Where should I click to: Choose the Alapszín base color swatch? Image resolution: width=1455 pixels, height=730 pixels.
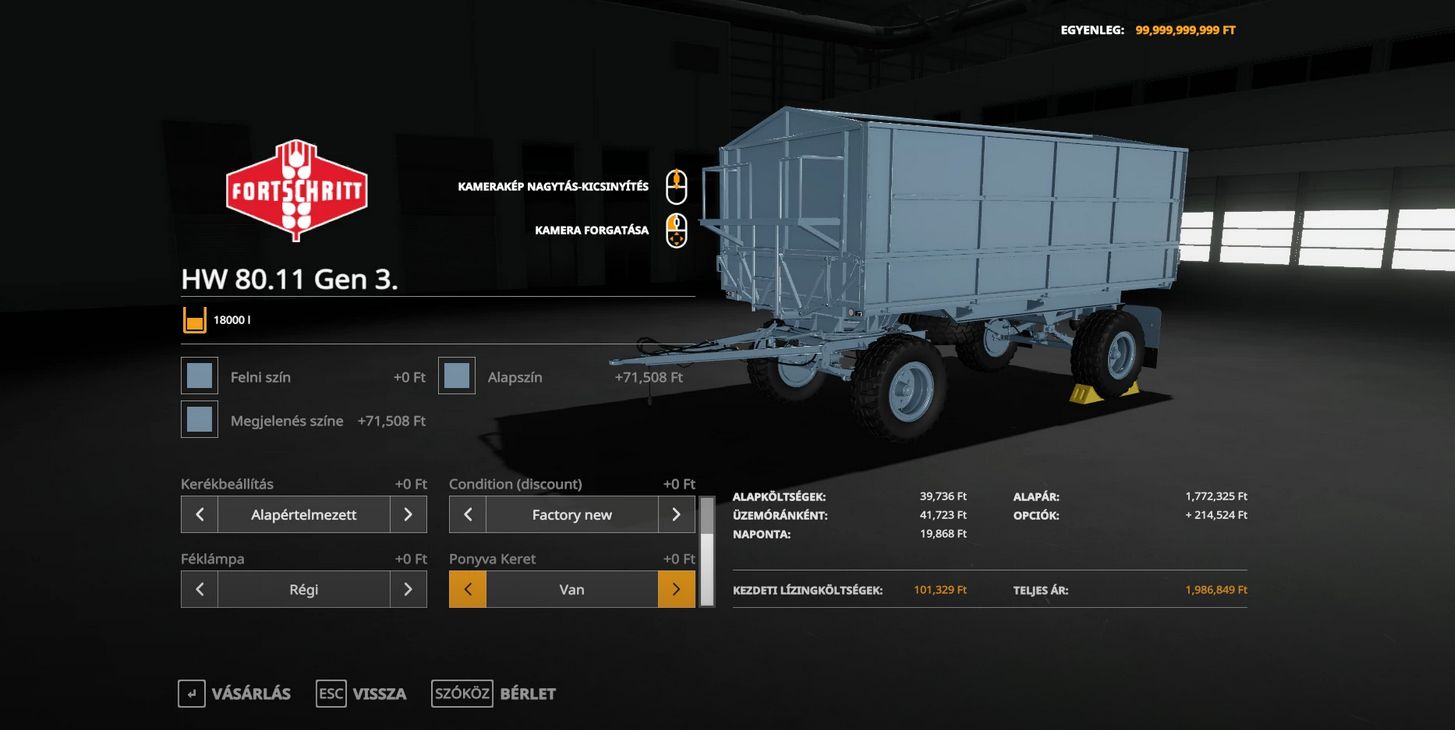click(457, 376)
